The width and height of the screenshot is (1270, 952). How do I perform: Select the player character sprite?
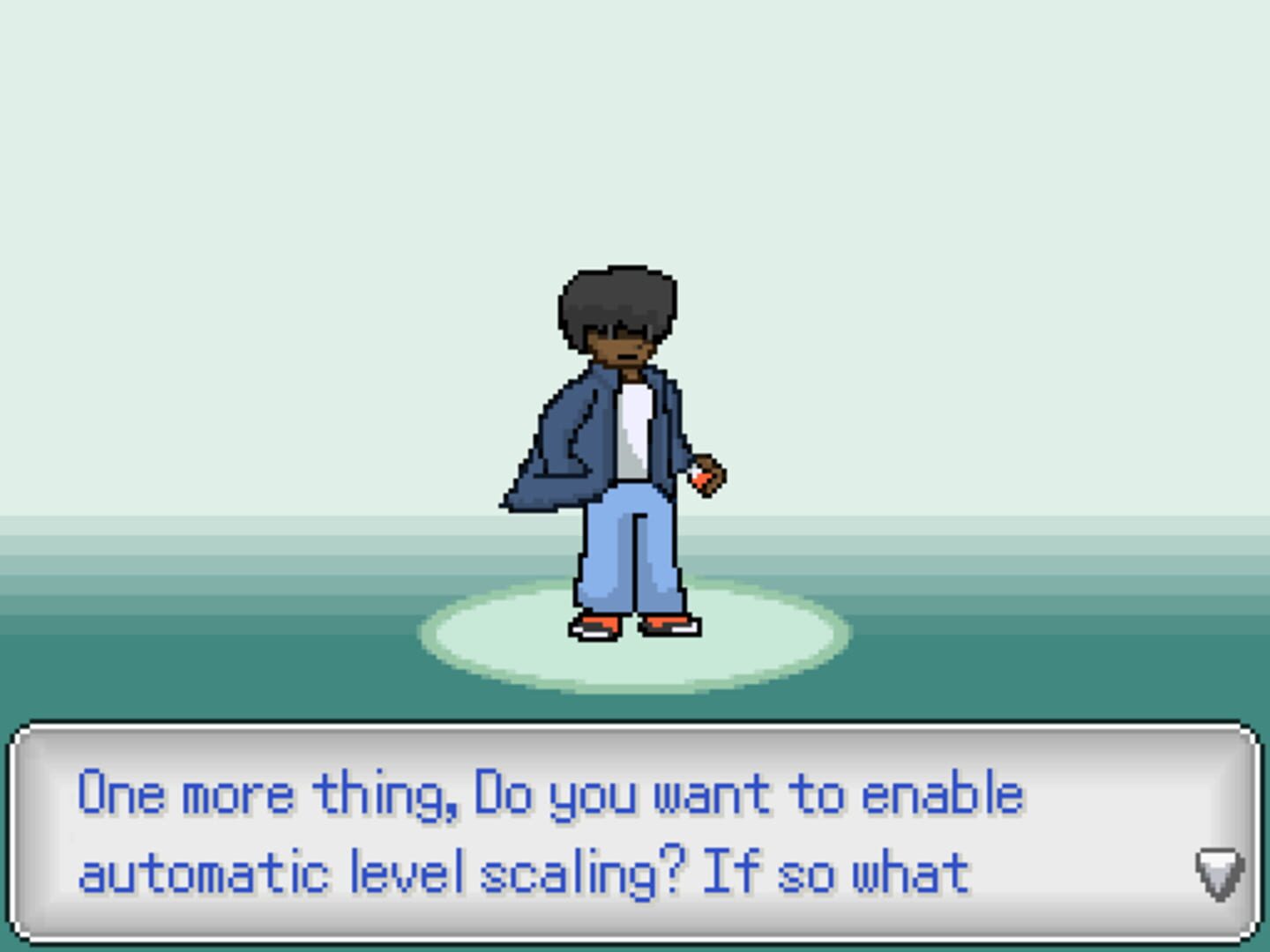click(617, 441)
